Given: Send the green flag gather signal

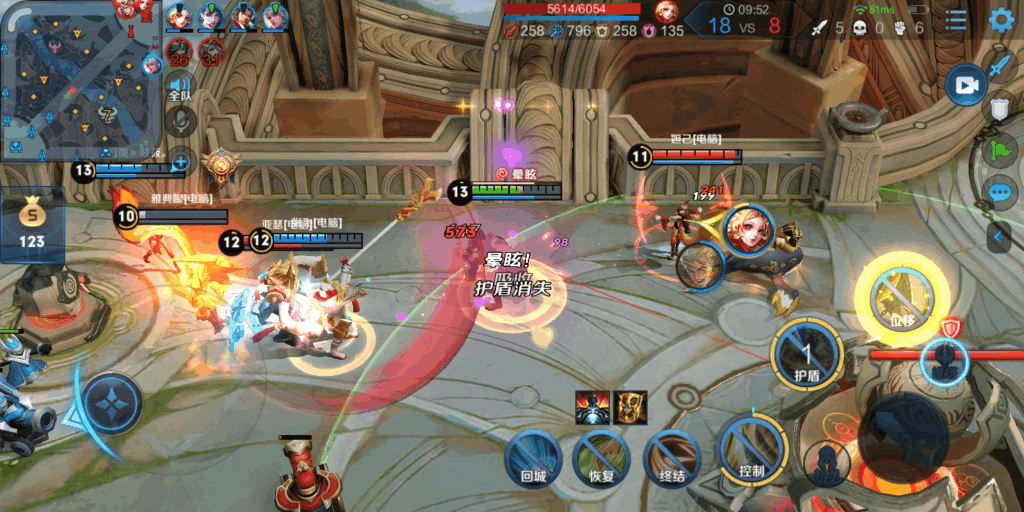Looking at the screenshot, I should [1001, 151].
